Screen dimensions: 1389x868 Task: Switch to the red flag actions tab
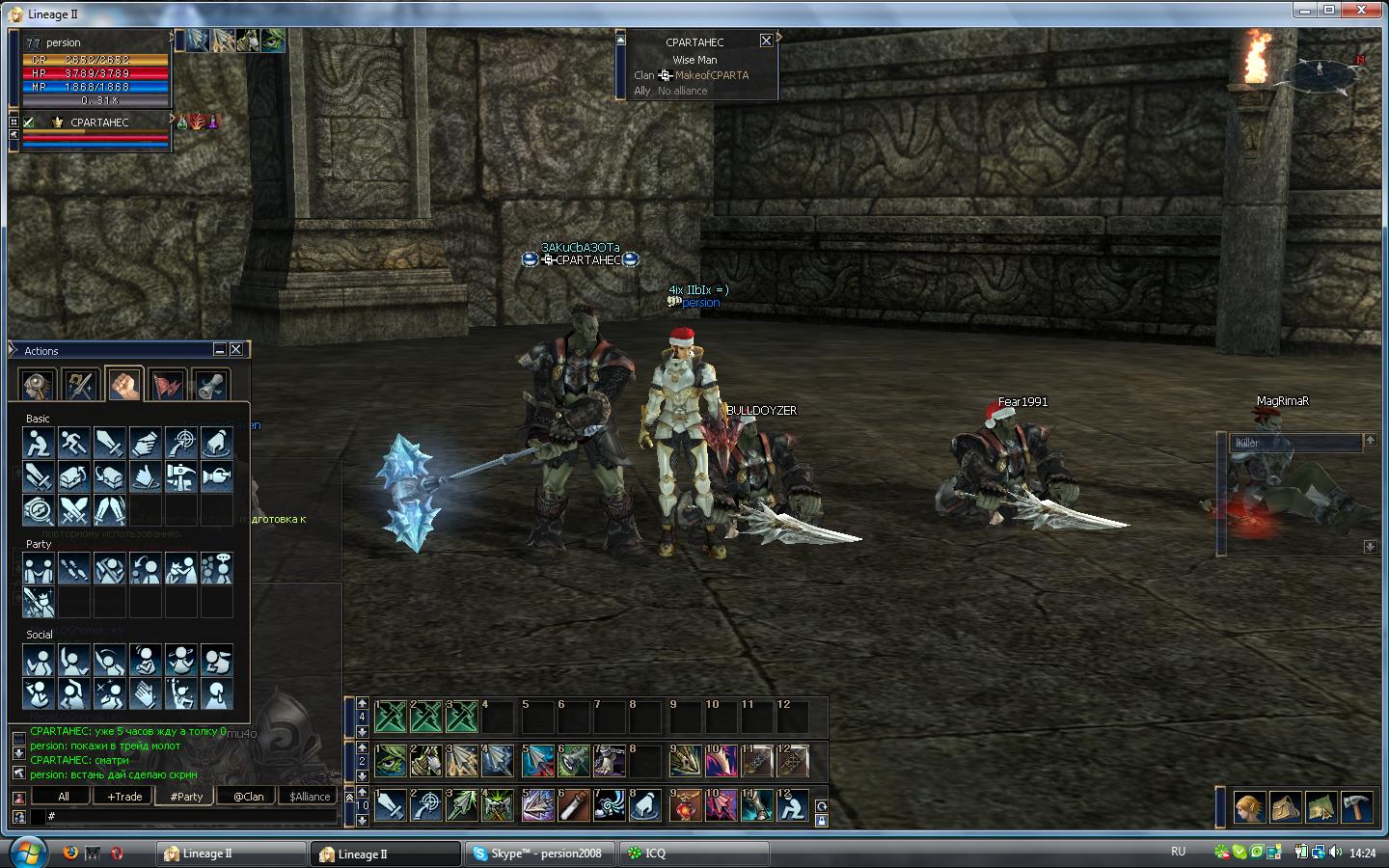[x=167, y=386]
